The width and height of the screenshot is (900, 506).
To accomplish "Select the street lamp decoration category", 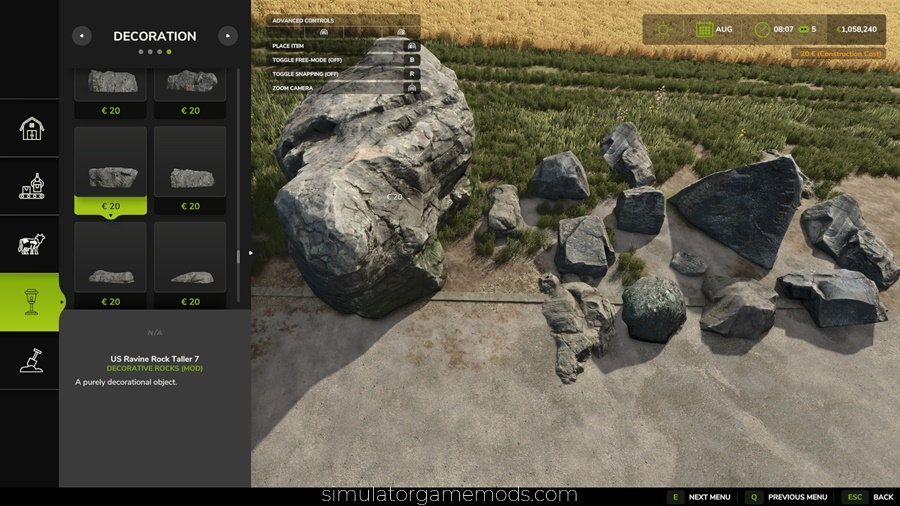I will point(31,302).
